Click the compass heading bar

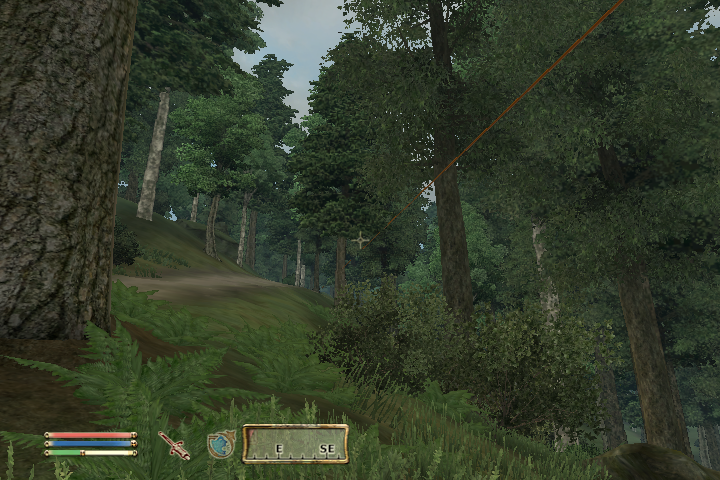tap(296, 443)
